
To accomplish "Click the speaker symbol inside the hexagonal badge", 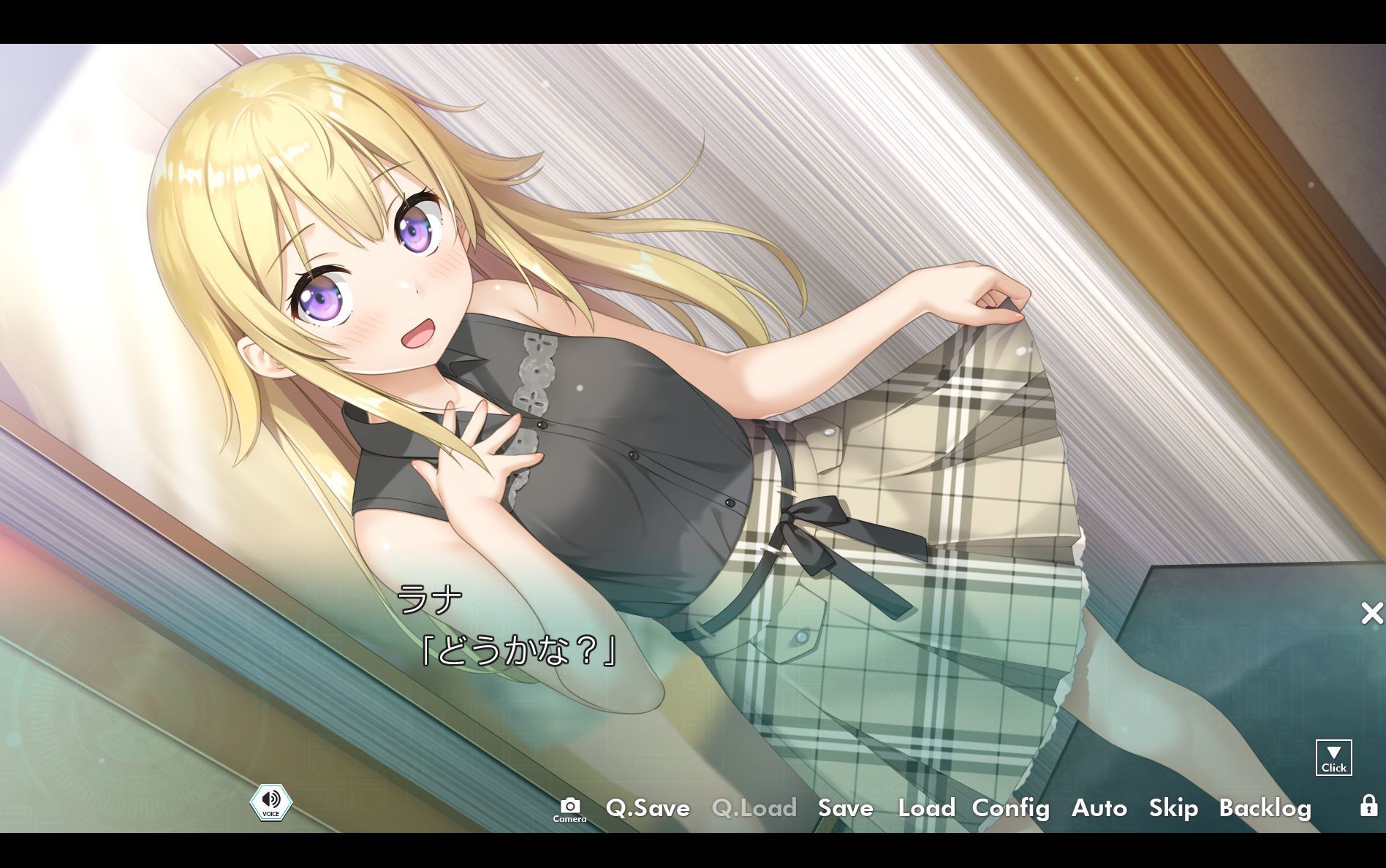I will pyautogui.click(x=271, y=798).
